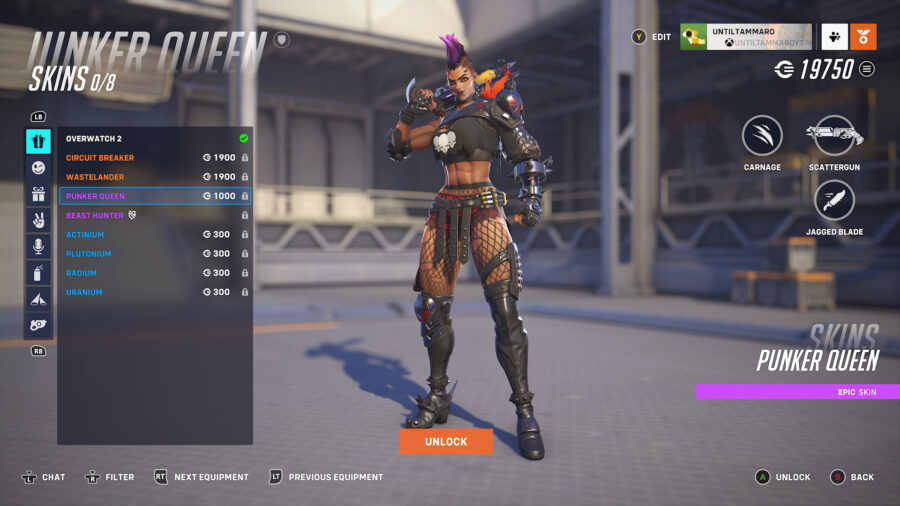Open the voice lines microphone tab
900x506 pixels.
(38, 246)
